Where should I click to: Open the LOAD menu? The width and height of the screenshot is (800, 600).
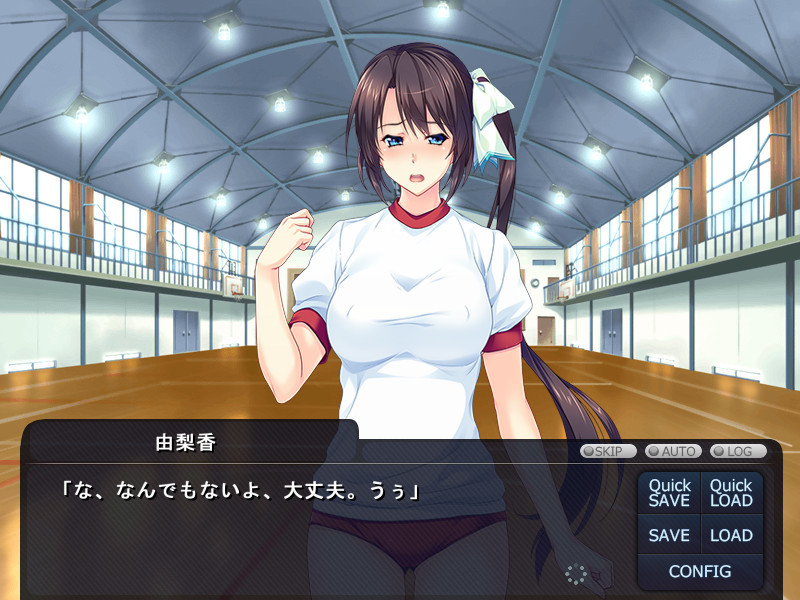pyautogui.click(x=731, y=535)
